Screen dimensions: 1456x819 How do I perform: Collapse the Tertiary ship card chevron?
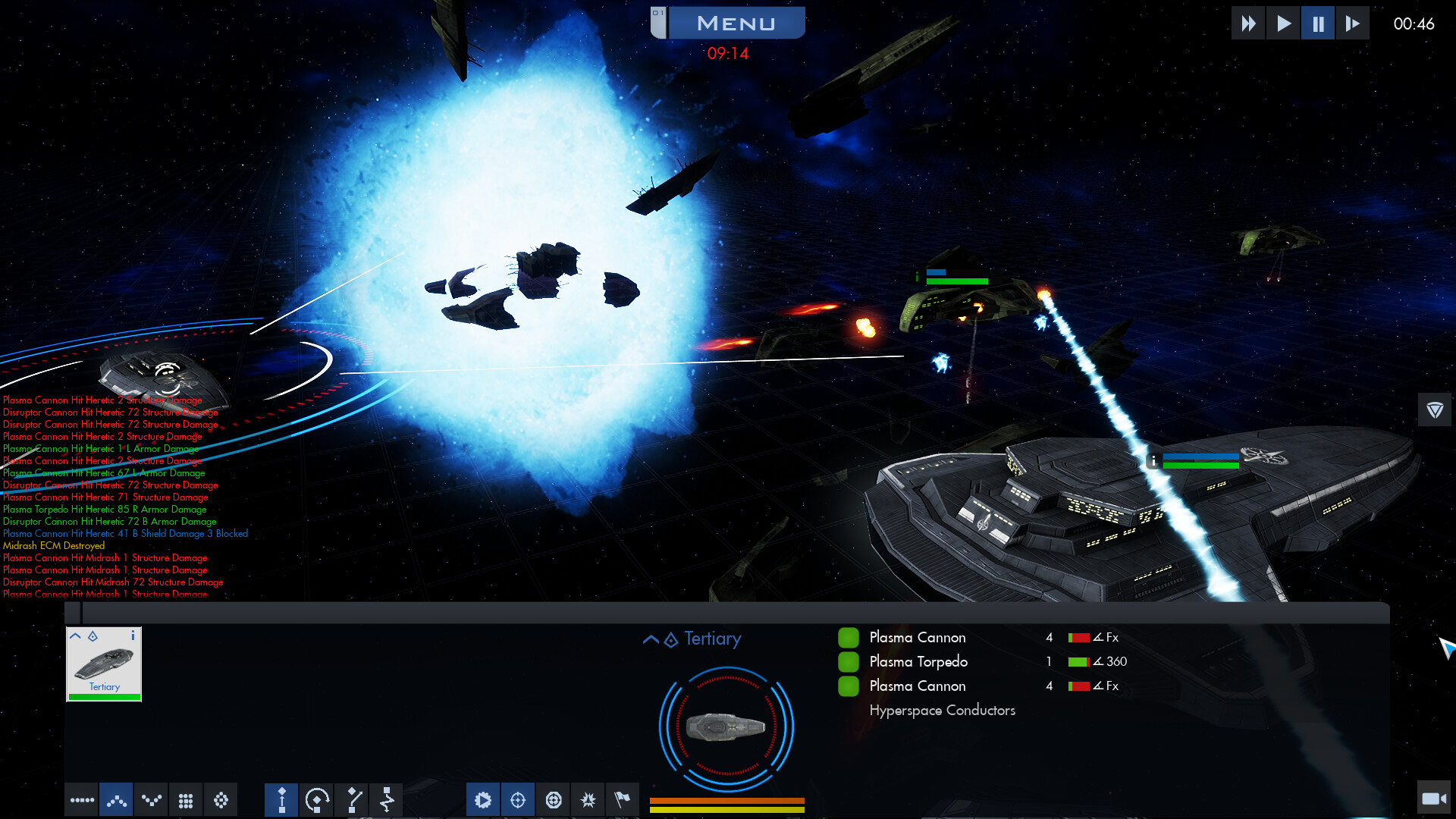click(76, 636)
